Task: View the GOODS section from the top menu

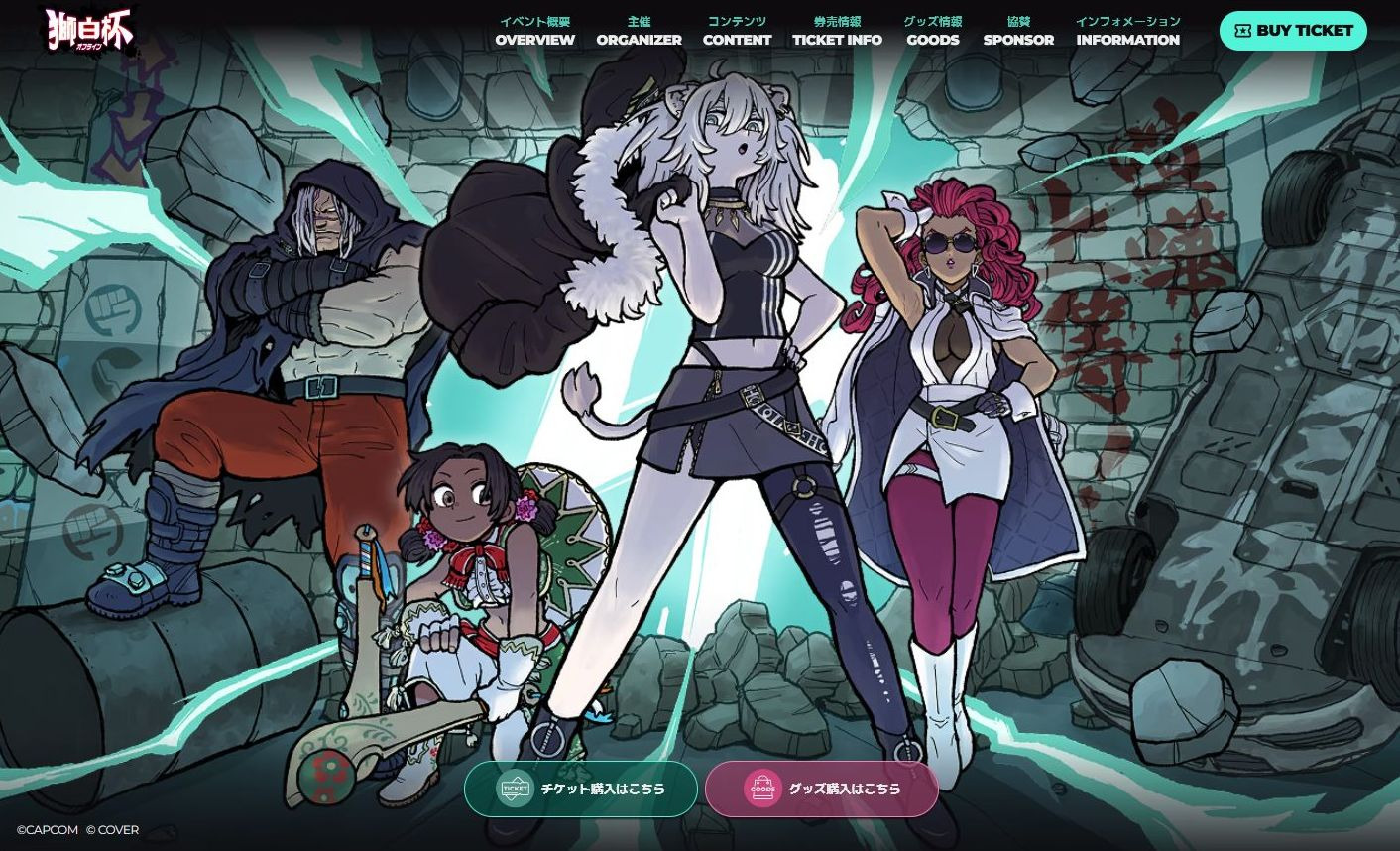Action: click(x=932, y=31)
